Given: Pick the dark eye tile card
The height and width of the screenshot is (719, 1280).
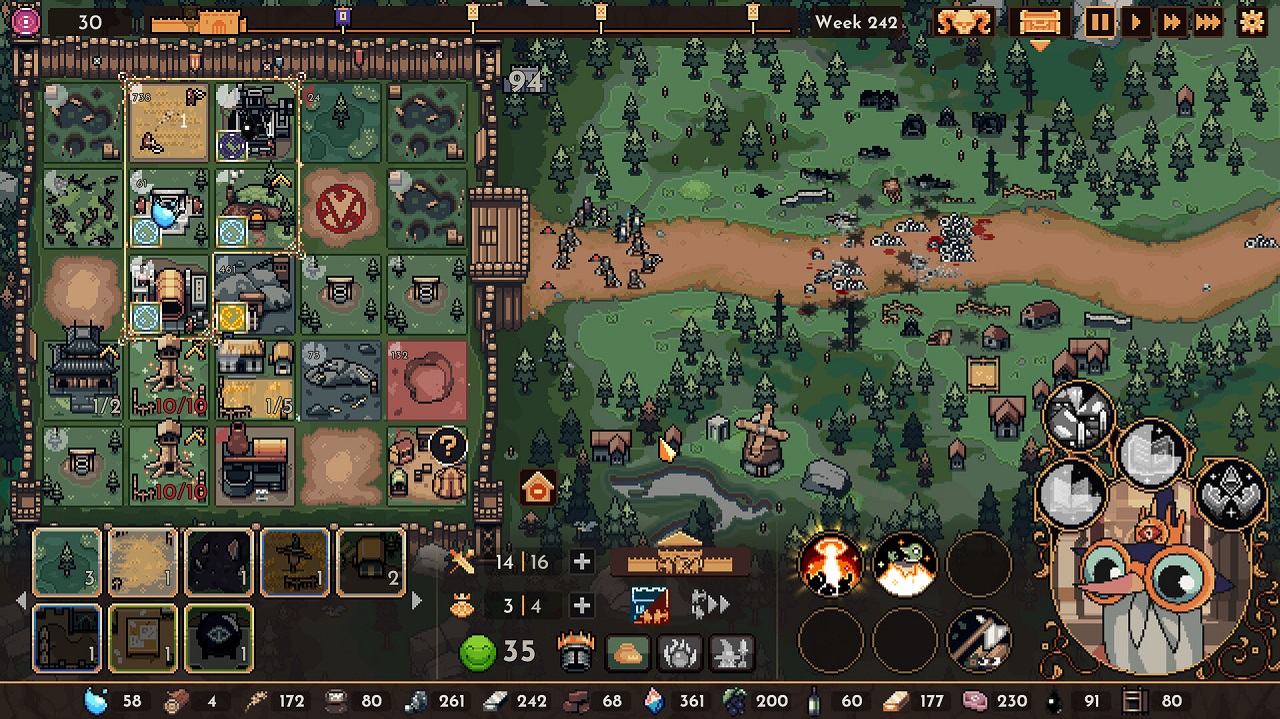Looking at the screenshot, I should (219, 638).
